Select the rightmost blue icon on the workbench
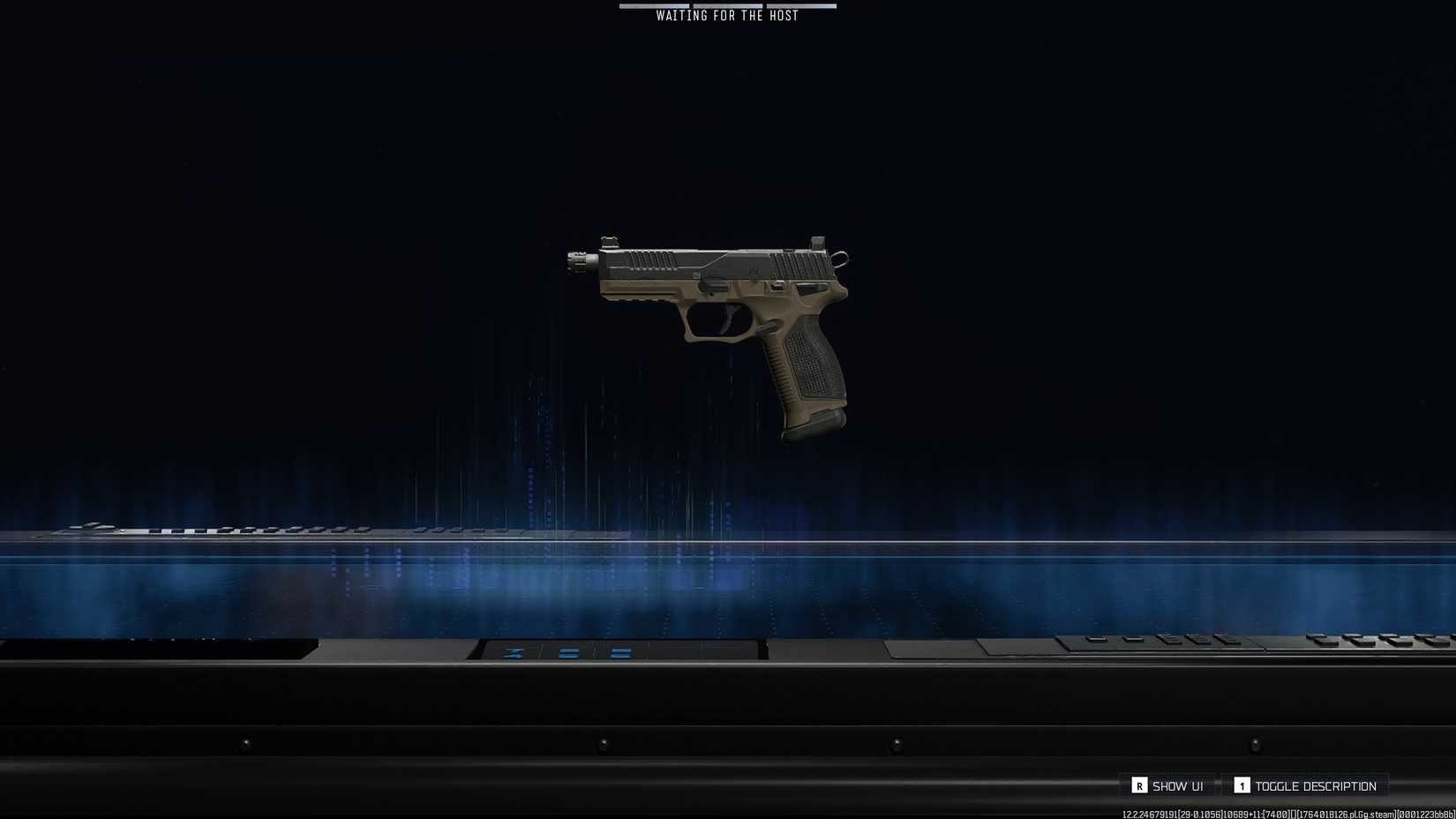The height and width of the screenshot is (819, 1456). [x=622, y=653]
